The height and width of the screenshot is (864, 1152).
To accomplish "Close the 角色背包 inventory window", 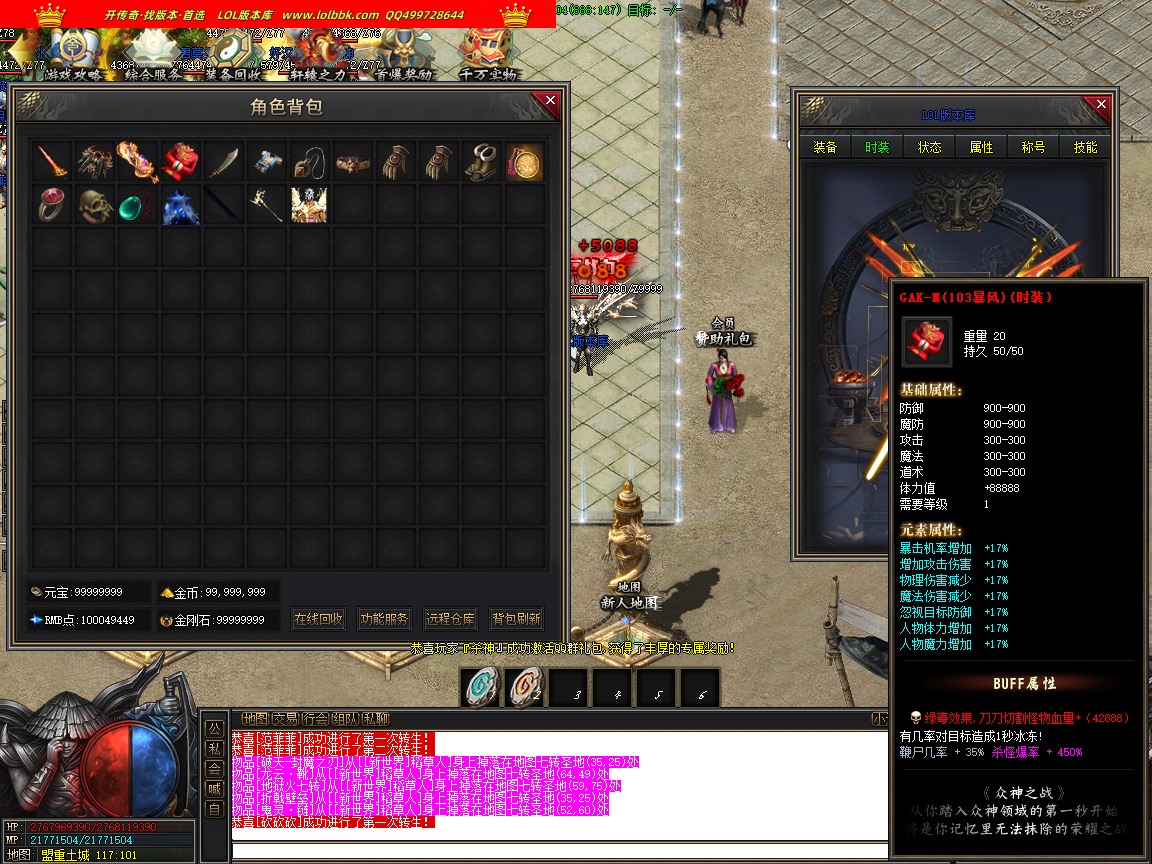I will pyautogui.click(x=550, y=100).
